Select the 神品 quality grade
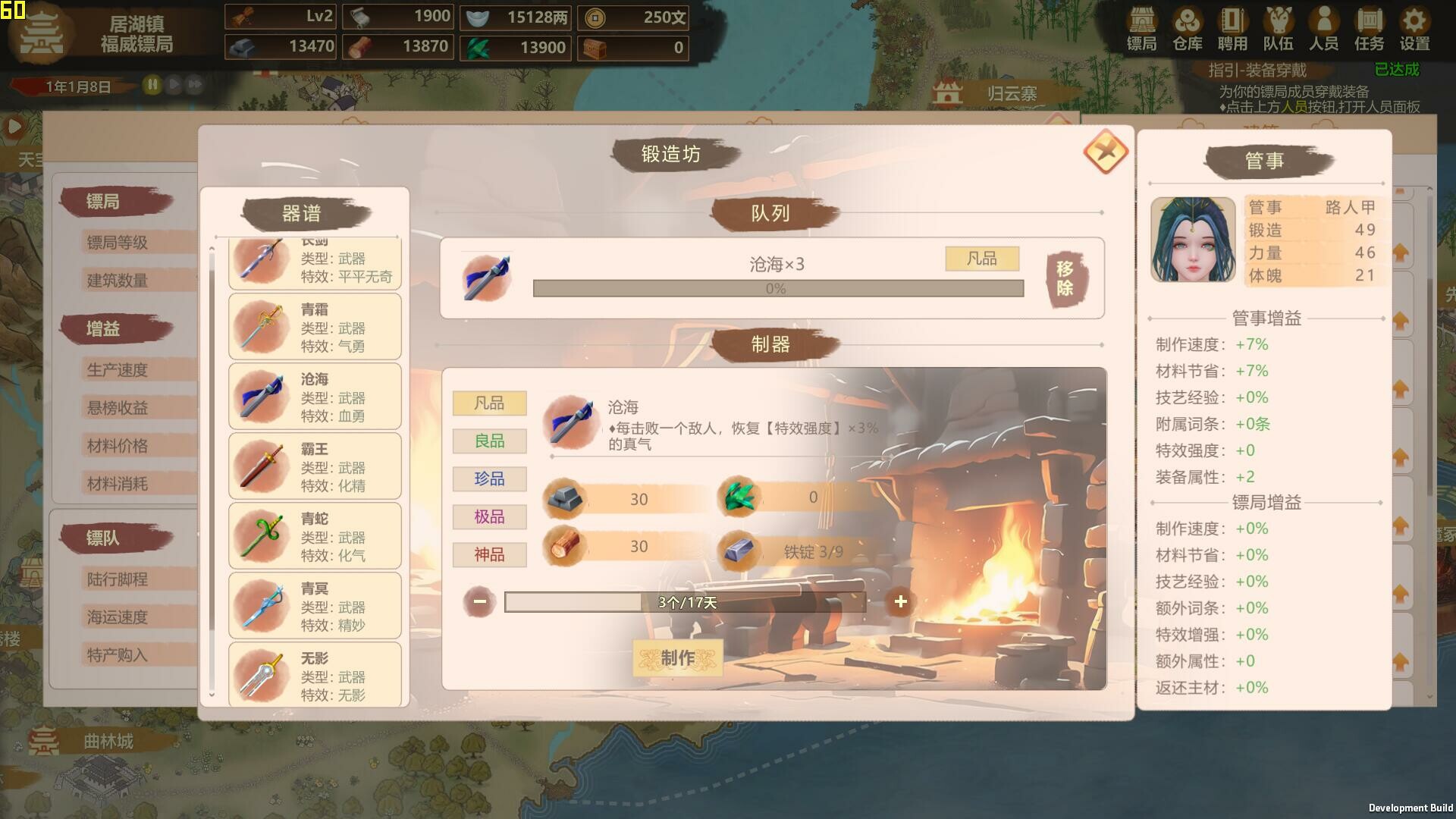 pyautogui.click(x=489, y=554)
